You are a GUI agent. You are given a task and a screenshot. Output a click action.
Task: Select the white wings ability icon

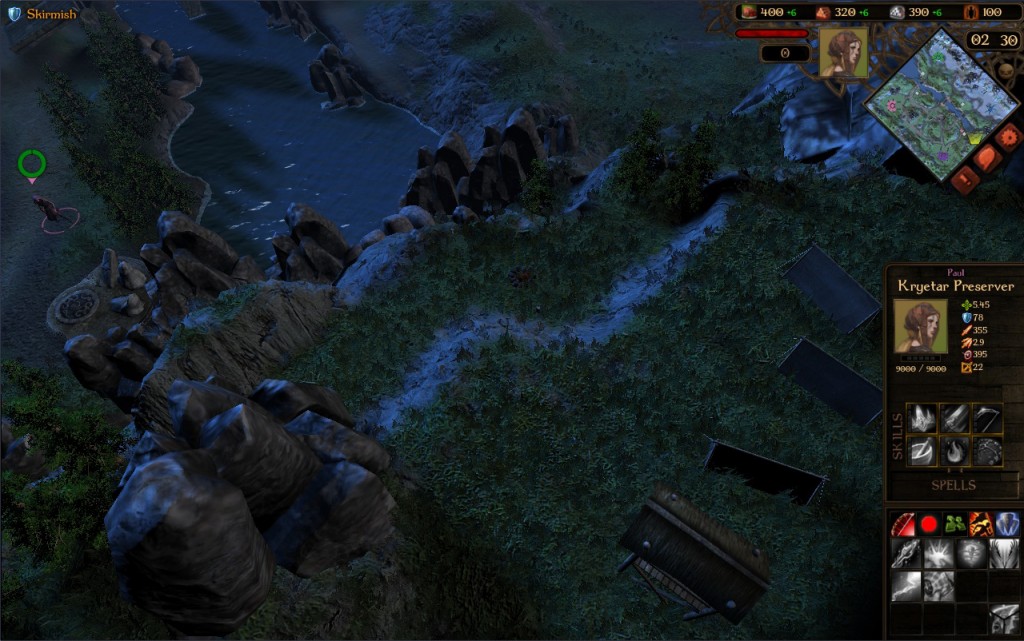click(x=1004, y=555)
